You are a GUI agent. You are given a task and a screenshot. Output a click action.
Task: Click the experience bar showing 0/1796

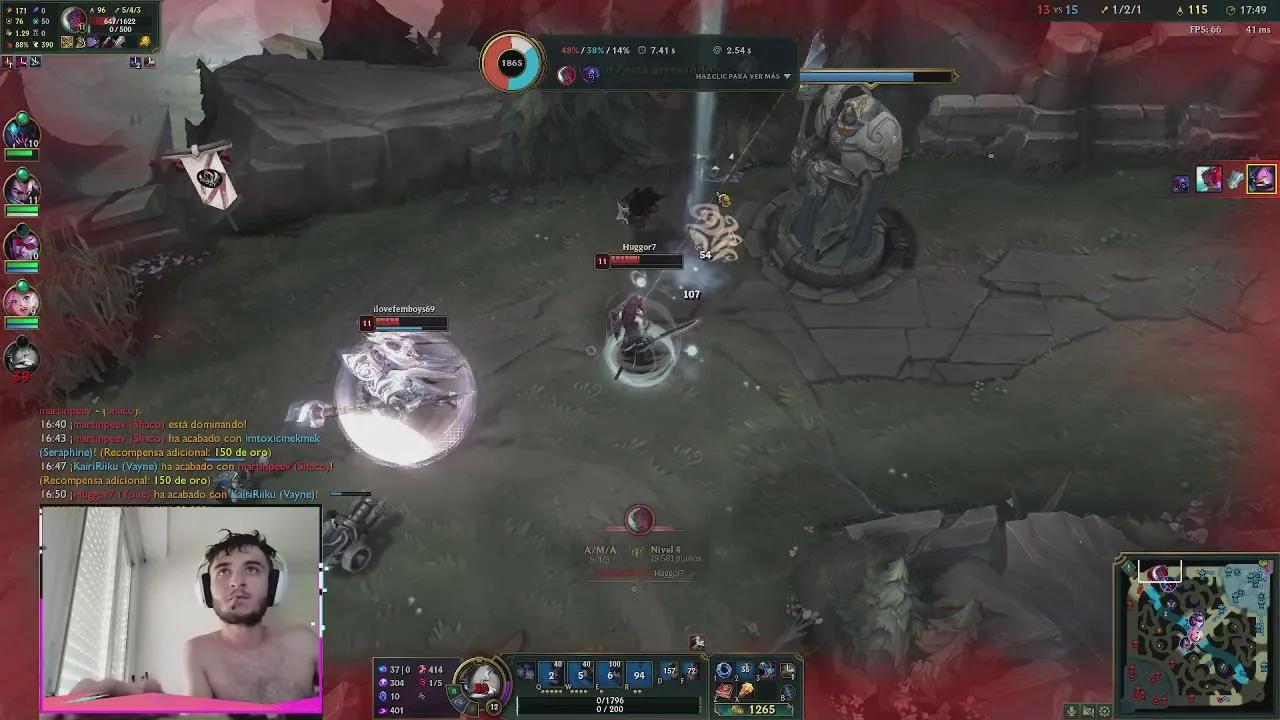tap(610, 700)
